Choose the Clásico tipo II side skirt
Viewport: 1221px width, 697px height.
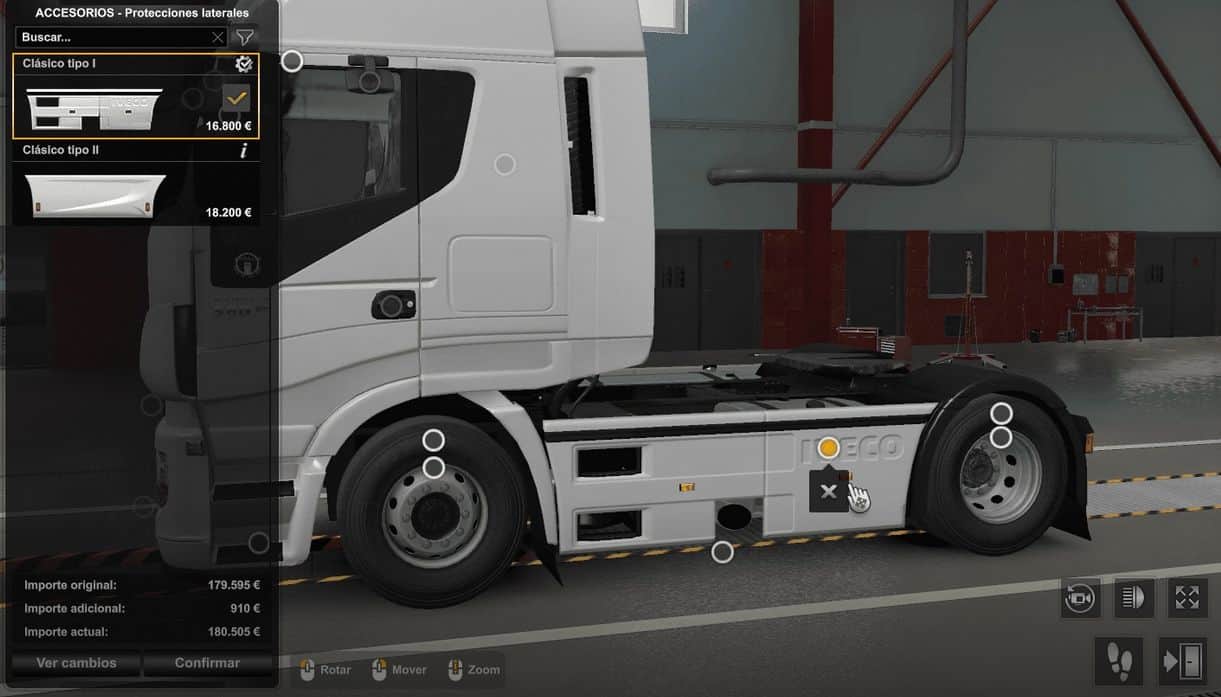pos(135,195)
